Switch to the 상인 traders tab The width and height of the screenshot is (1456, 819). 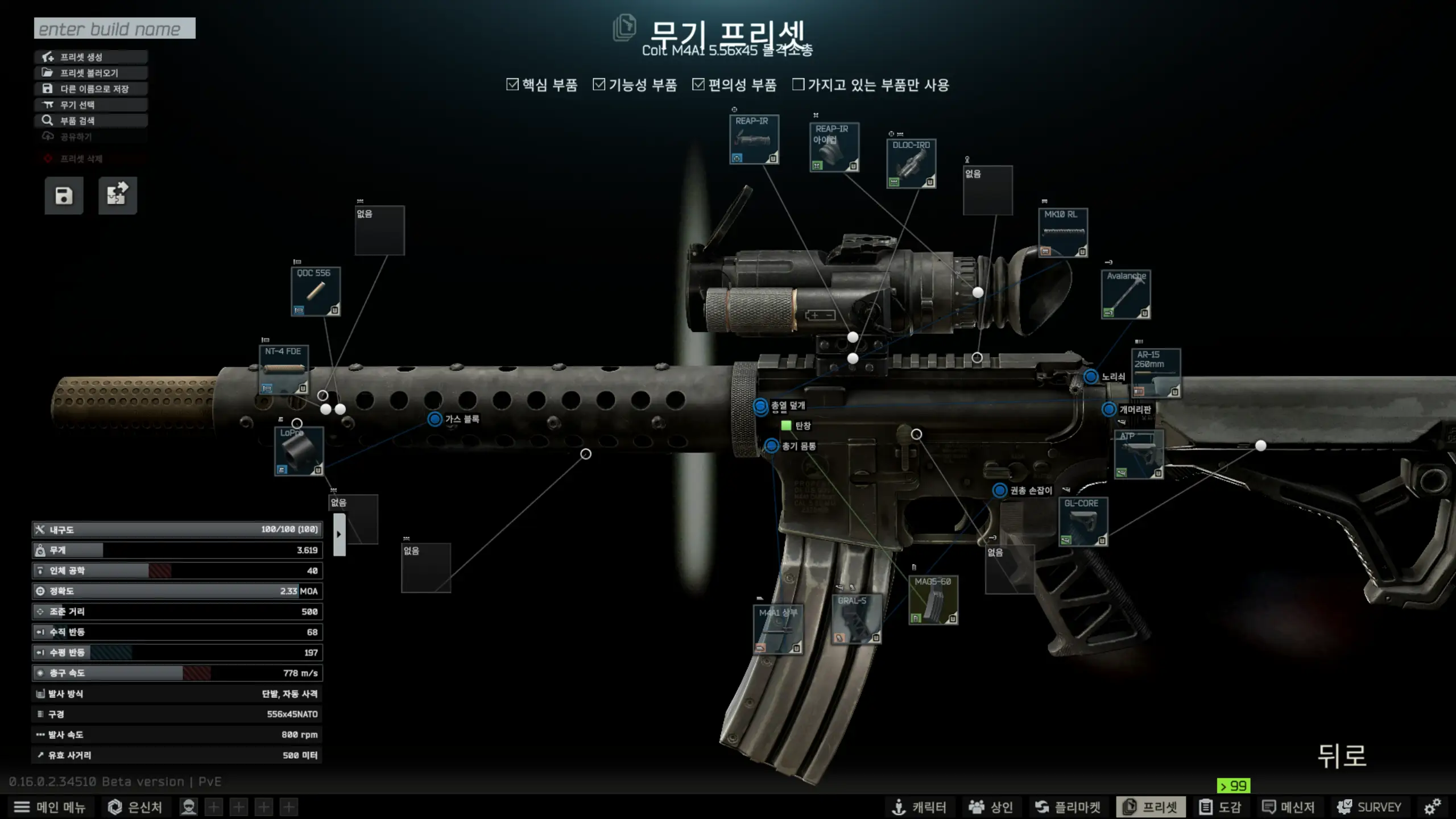[991, 807]
